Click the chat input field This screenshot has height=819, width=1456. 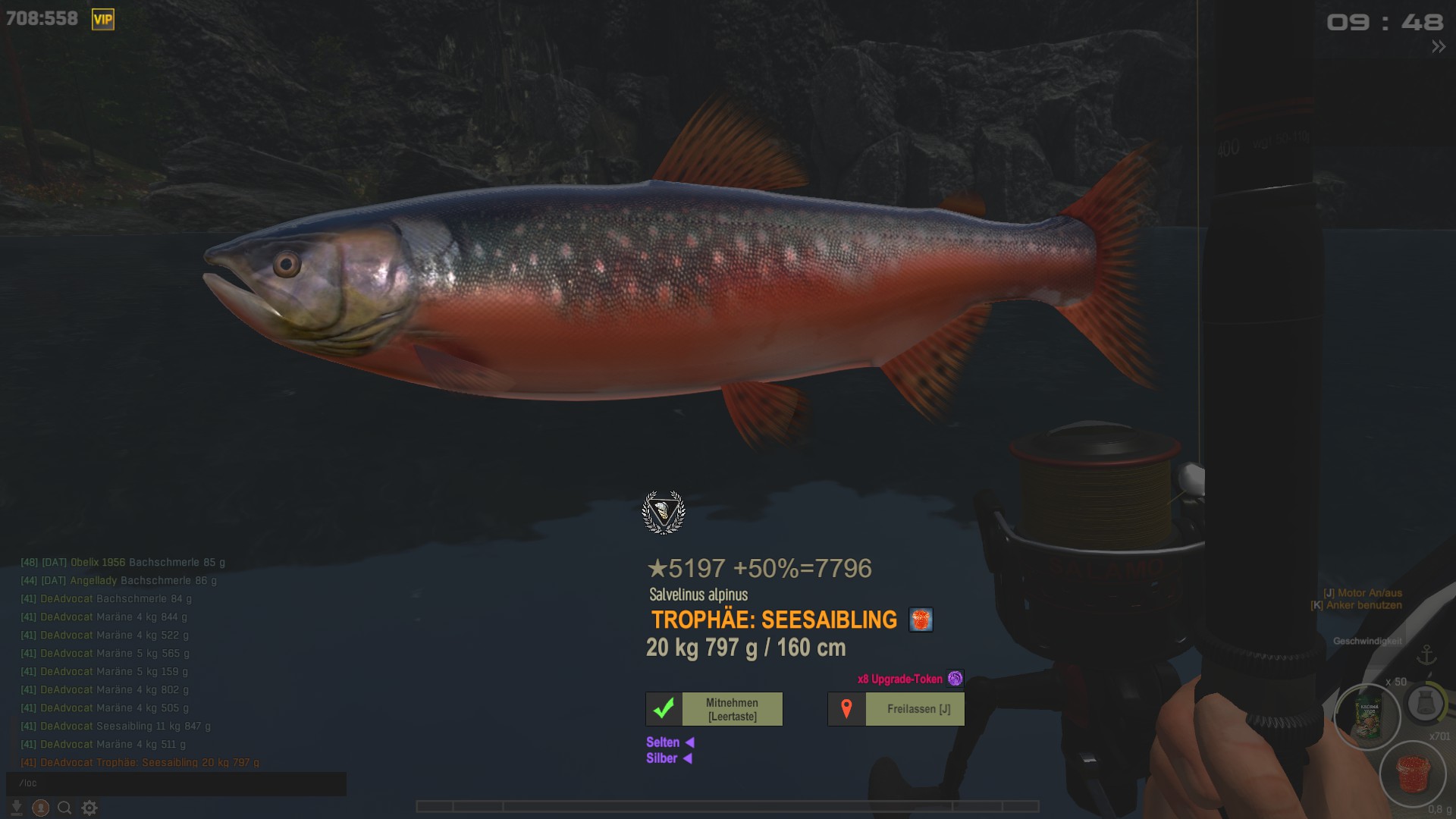tap(176, 783)
